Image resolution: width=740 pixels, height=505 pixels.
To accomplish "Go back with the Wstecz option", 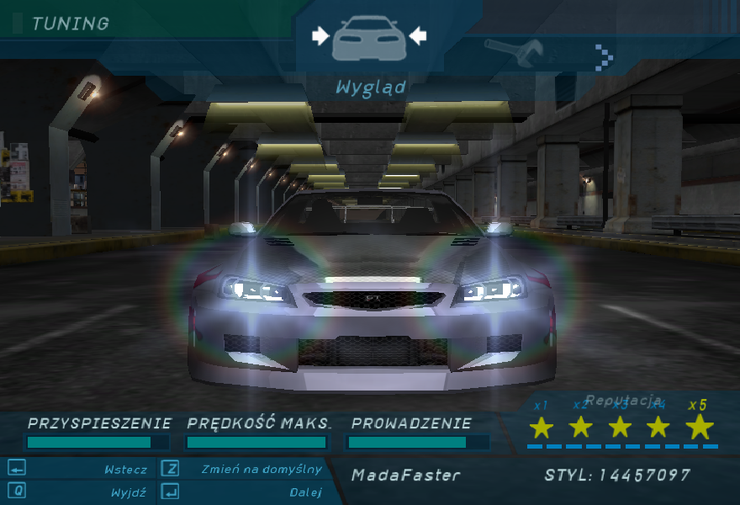I will coord(125,469).
